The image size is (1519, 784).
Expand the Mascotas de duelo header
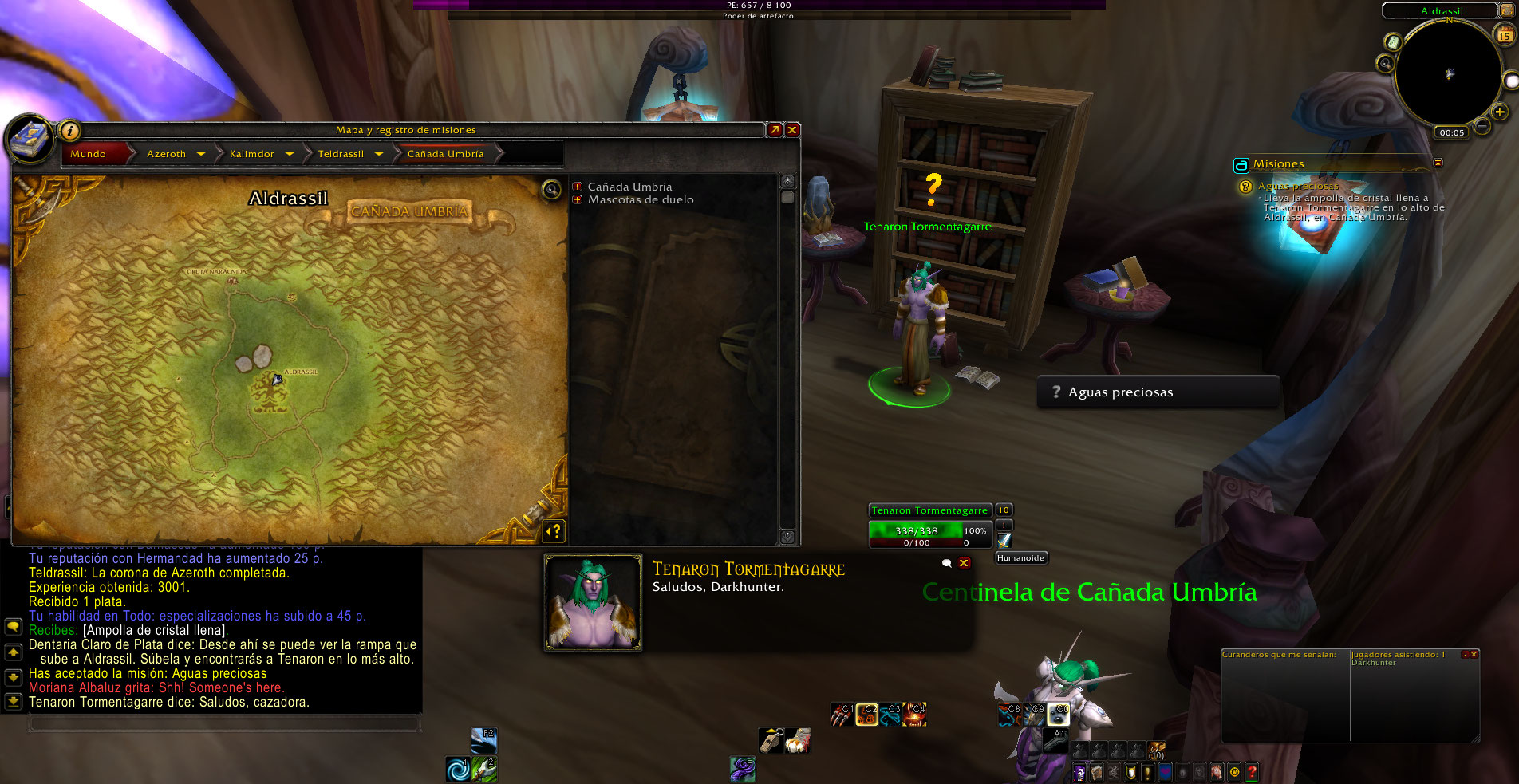click(x=578, y=199)
